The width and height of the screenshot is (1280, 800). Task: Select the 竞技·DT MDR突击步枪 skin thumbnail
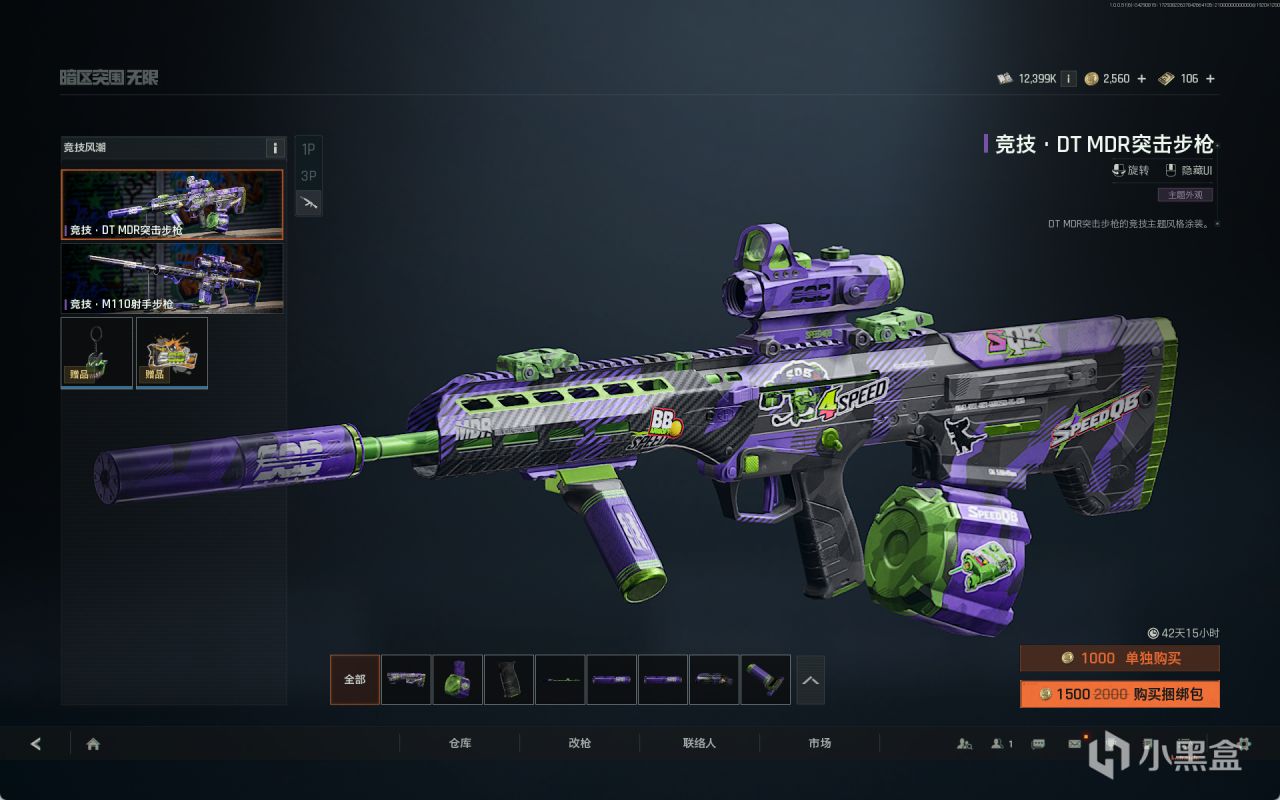click(x=172, y=204)
